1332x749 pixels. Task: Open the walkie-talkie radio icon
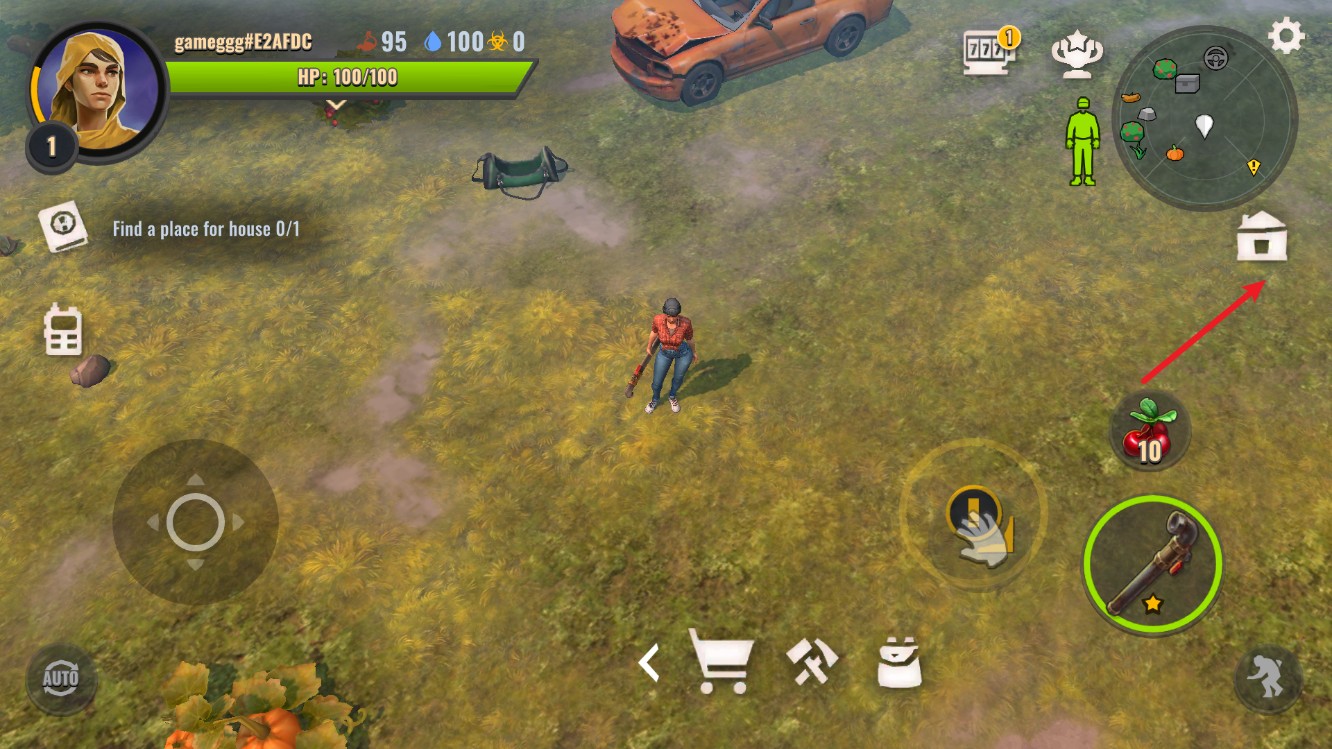[63, 330]
